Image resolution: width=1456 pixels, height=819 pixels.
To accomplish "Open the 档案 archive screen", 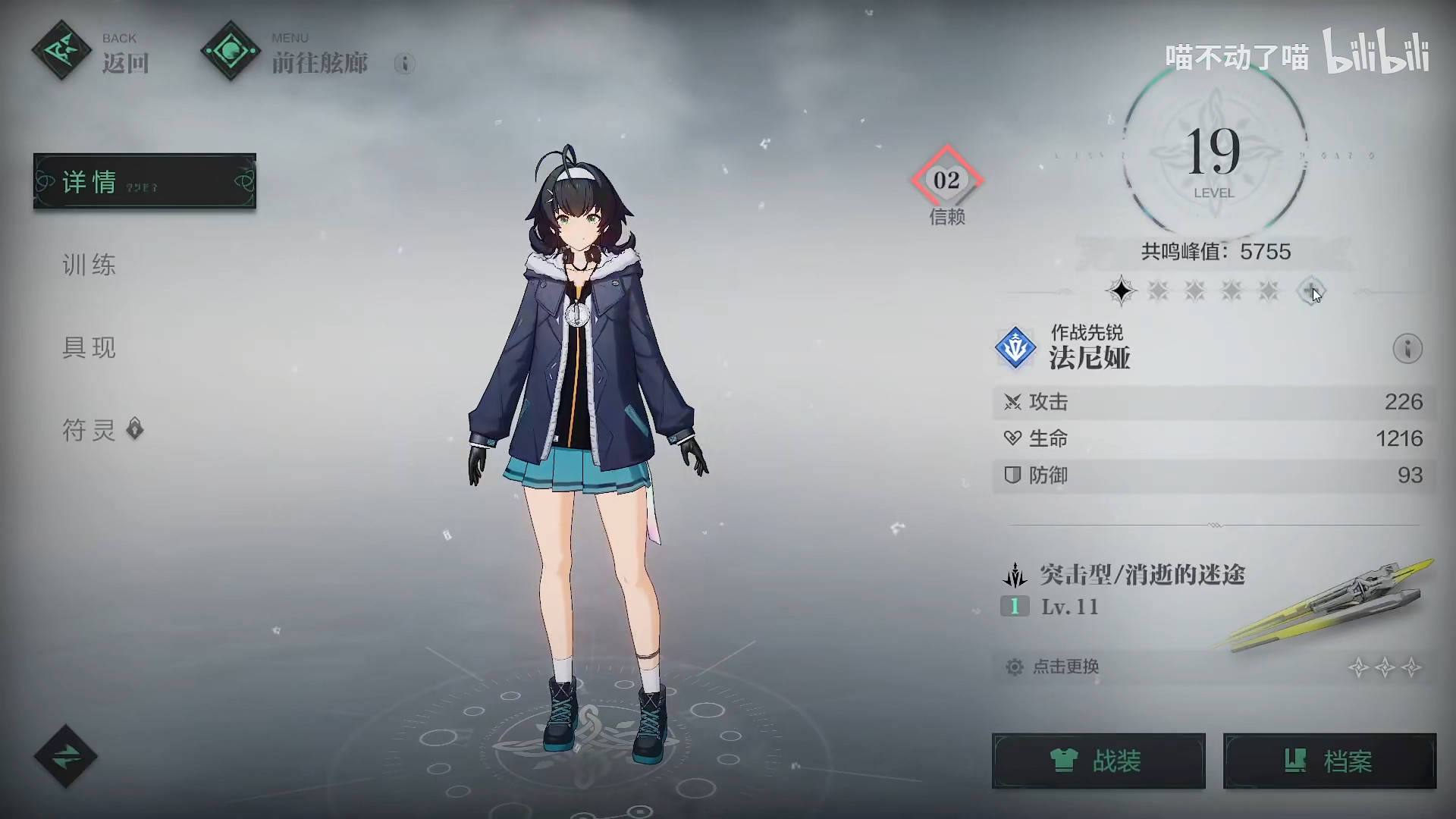I will (x=1329, y=761).
